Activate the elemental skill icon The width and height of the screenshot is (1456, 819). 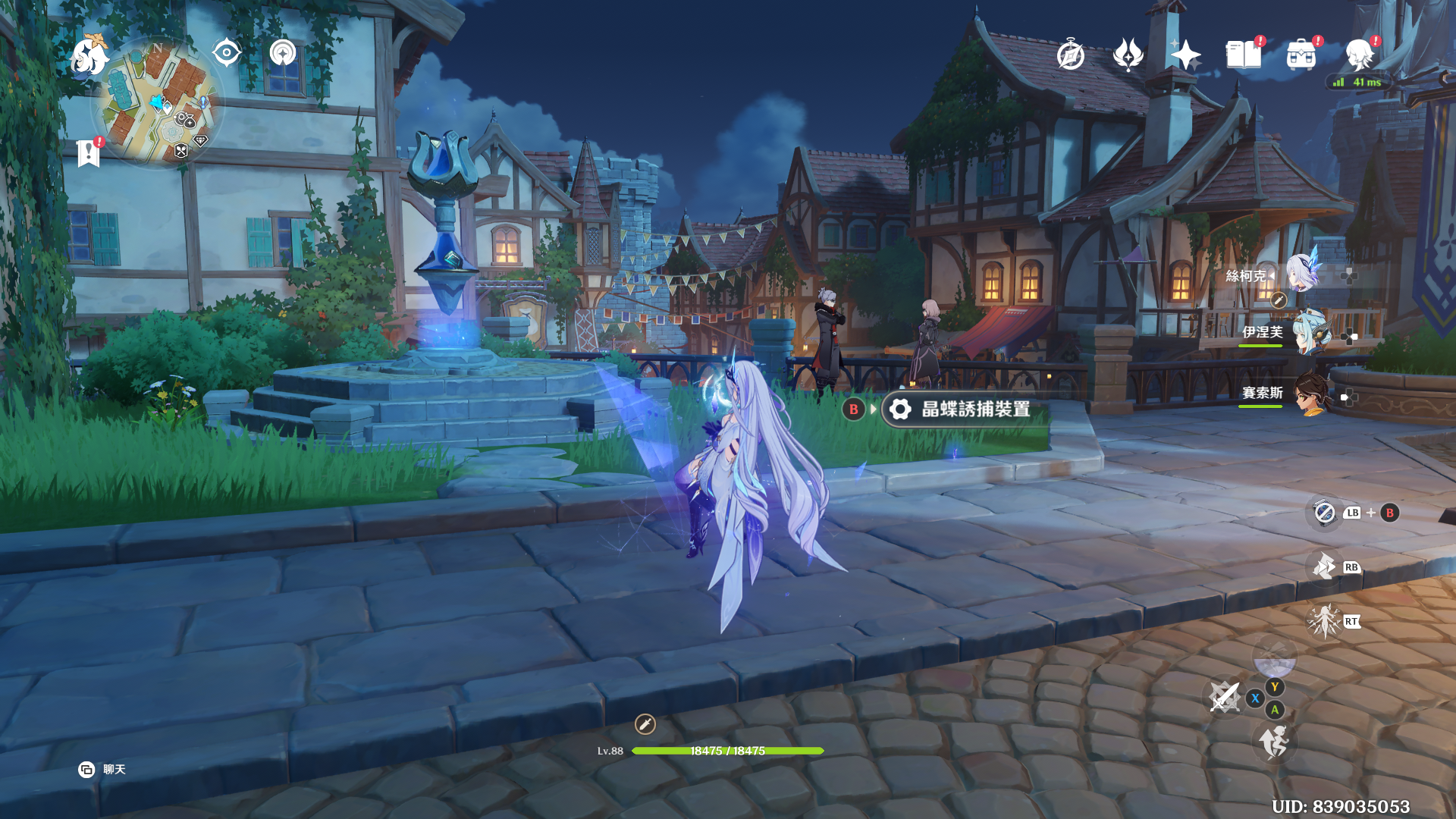(1324, 567)
